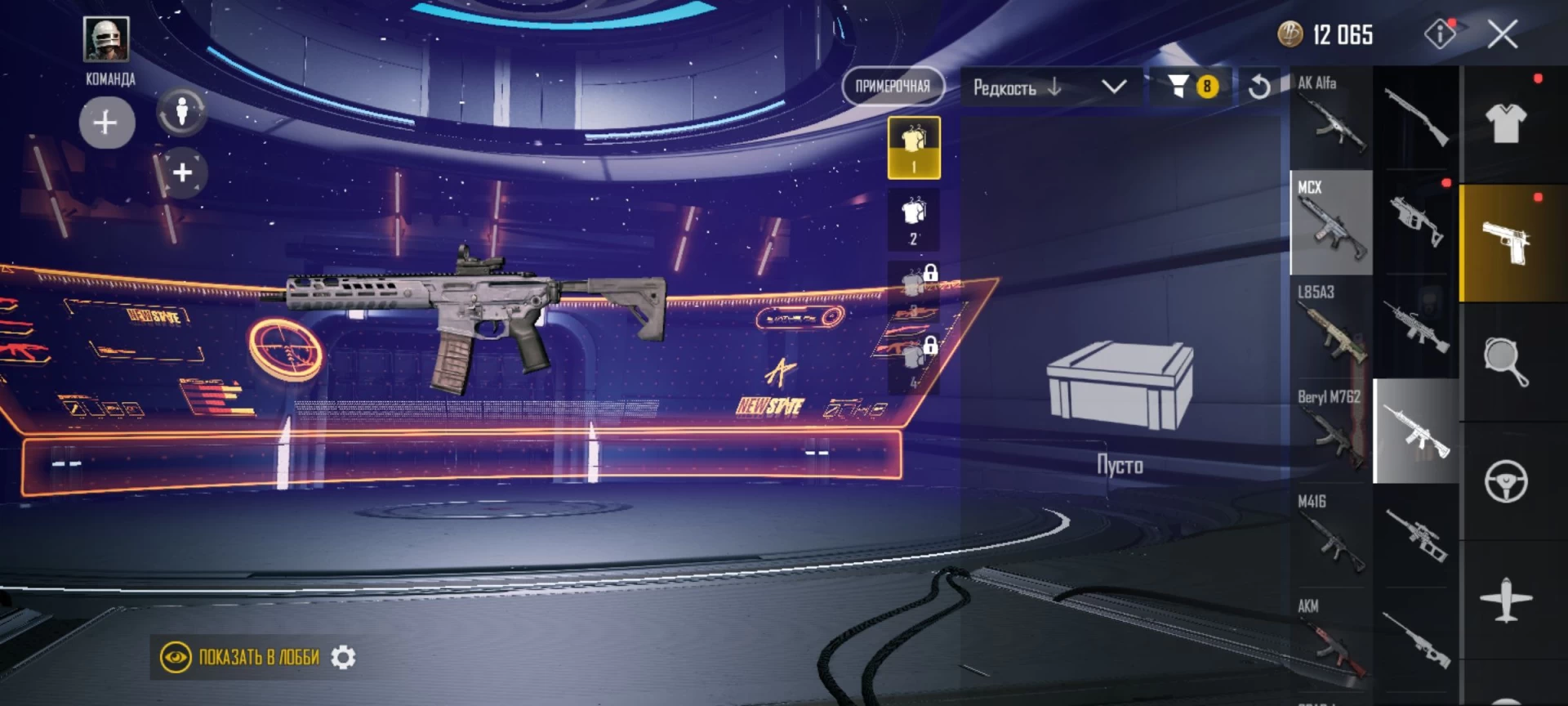Screen dimensions: 1568x706
Task: Open the Примерочная fitting room
Action: 893,86
